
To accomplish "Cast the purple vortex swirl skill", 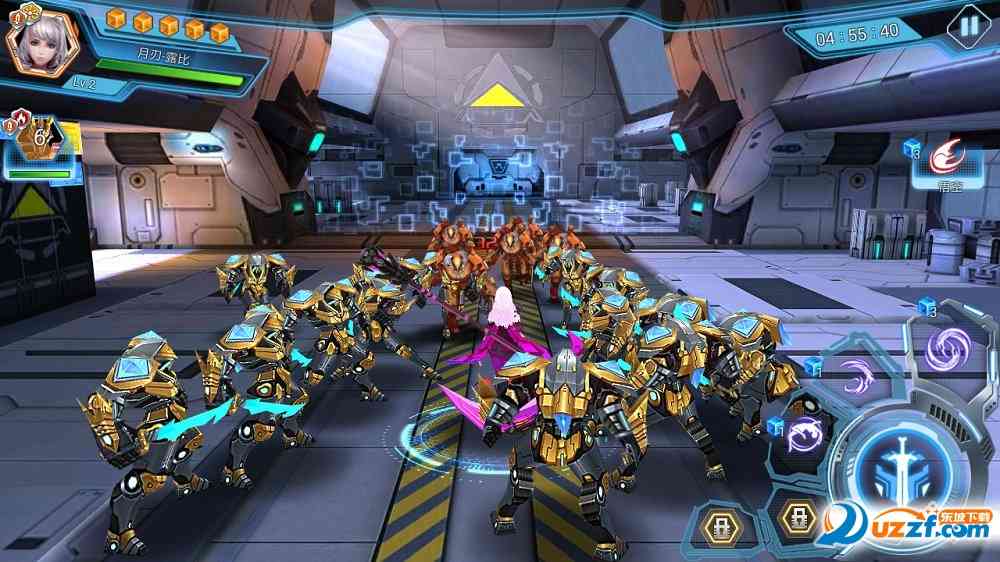I will [x=945, y=346].
